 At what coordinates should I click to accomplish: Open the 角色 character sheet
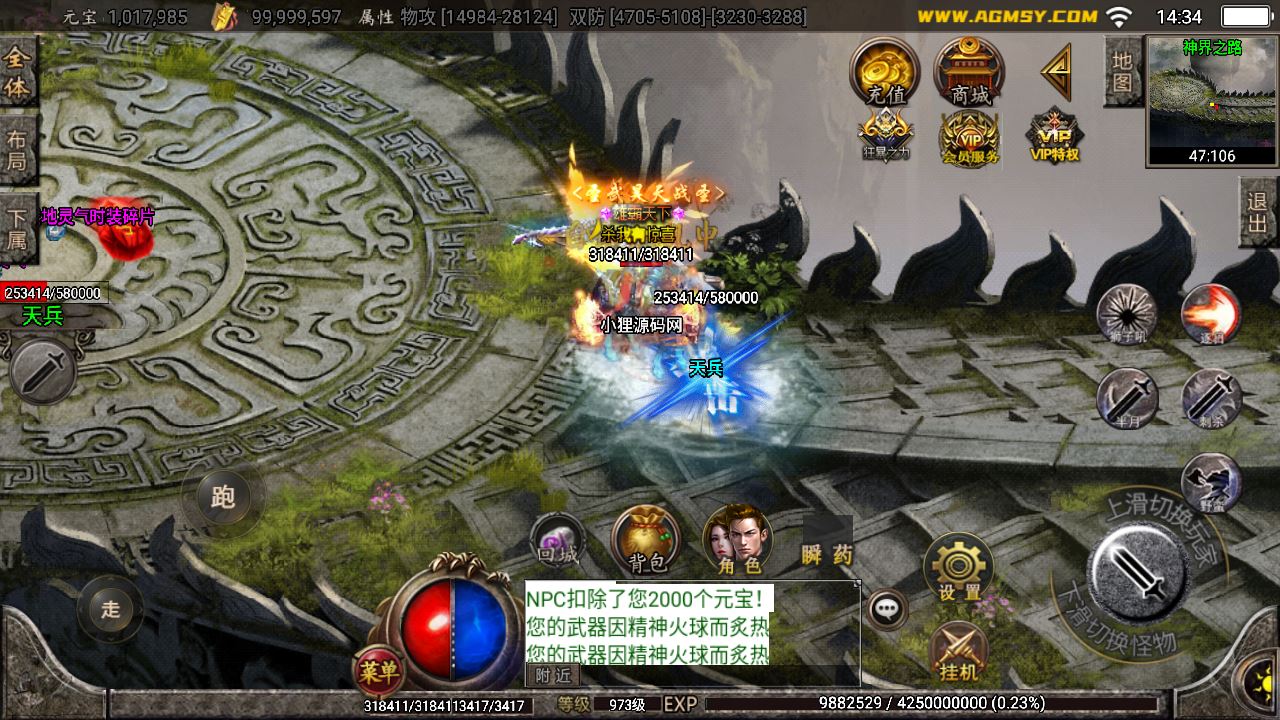tap(738, 540)
